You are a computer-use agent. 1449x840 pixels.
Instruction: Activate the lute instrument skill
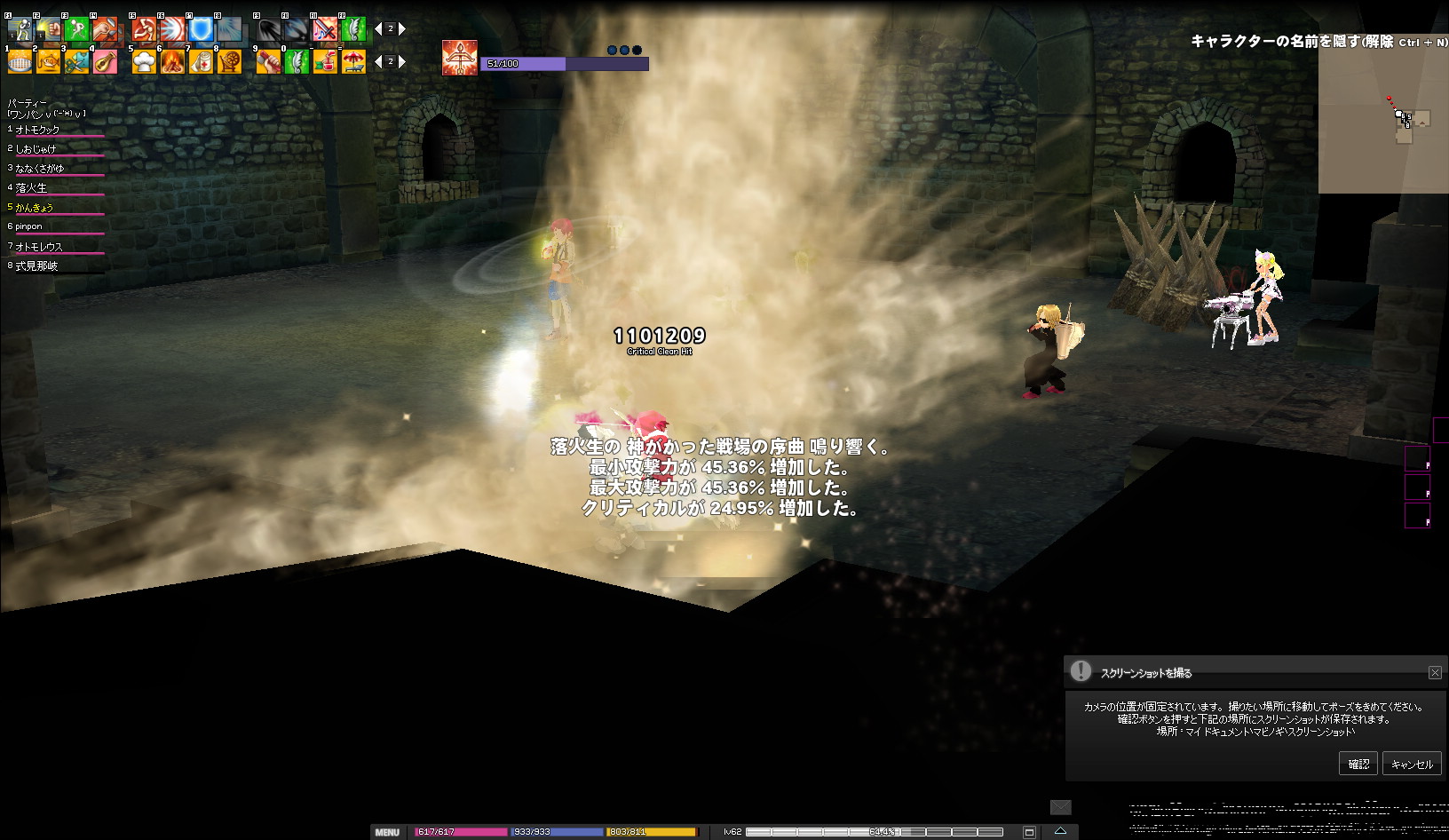105,62
